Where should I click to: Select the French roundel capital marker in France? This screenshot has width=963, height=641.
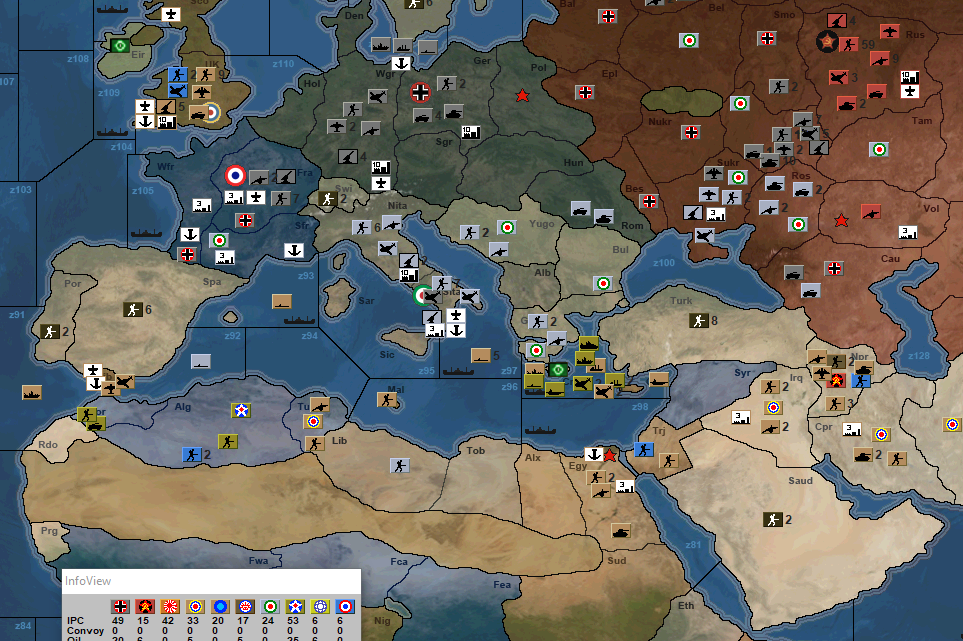(x=237, y=175)
